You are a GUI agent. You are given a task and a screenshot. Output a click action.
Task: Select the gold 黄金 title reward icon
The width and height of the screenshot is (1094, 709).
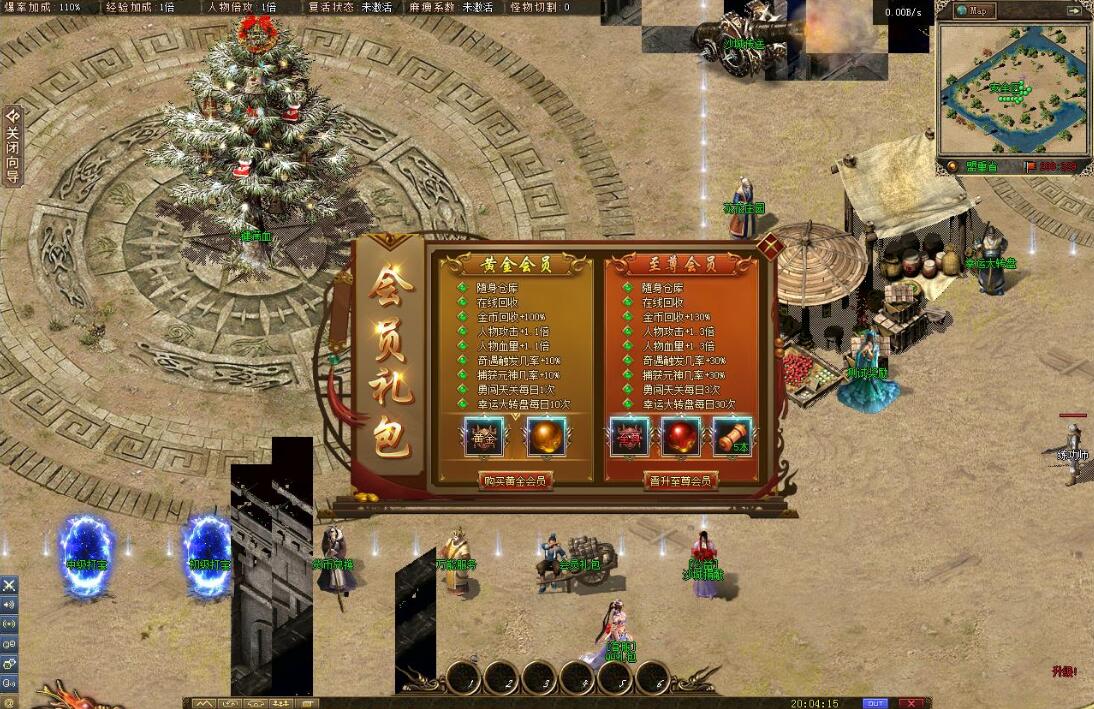point(484,438)
